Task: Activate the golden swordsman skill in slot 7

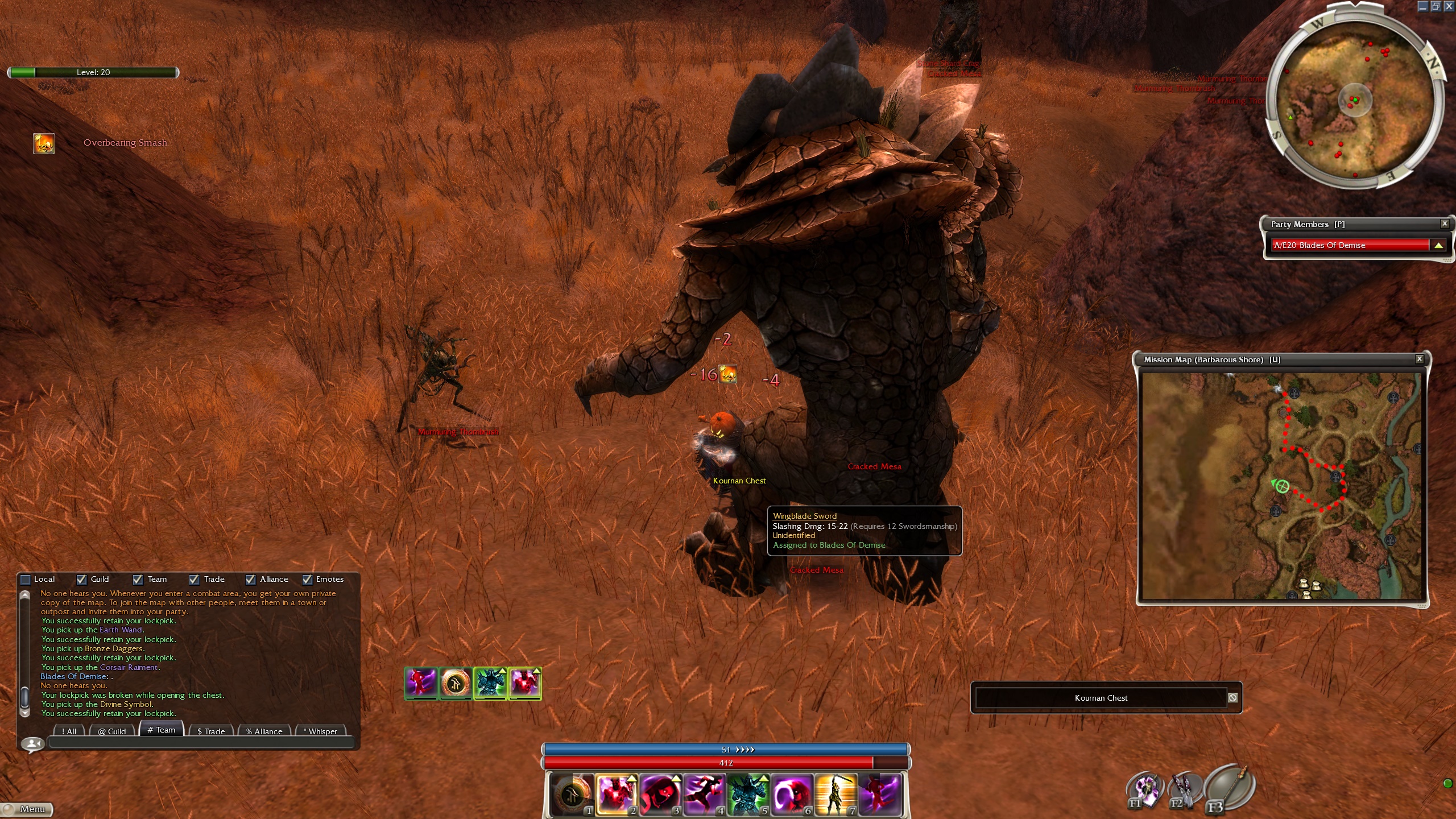Action: coord(835,793)
